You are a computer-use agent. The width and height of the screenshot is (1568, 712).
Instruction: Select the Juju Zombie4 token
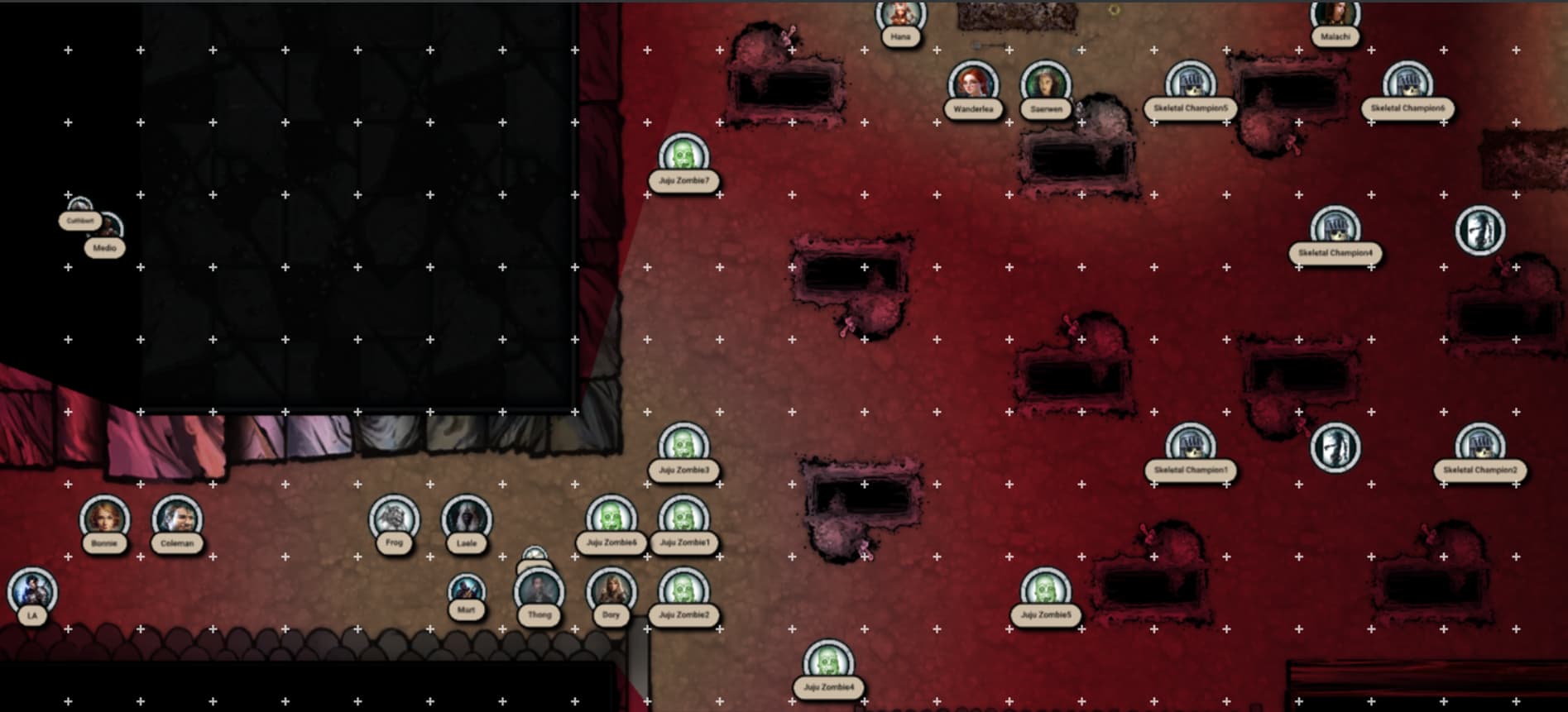click(828, 663)
